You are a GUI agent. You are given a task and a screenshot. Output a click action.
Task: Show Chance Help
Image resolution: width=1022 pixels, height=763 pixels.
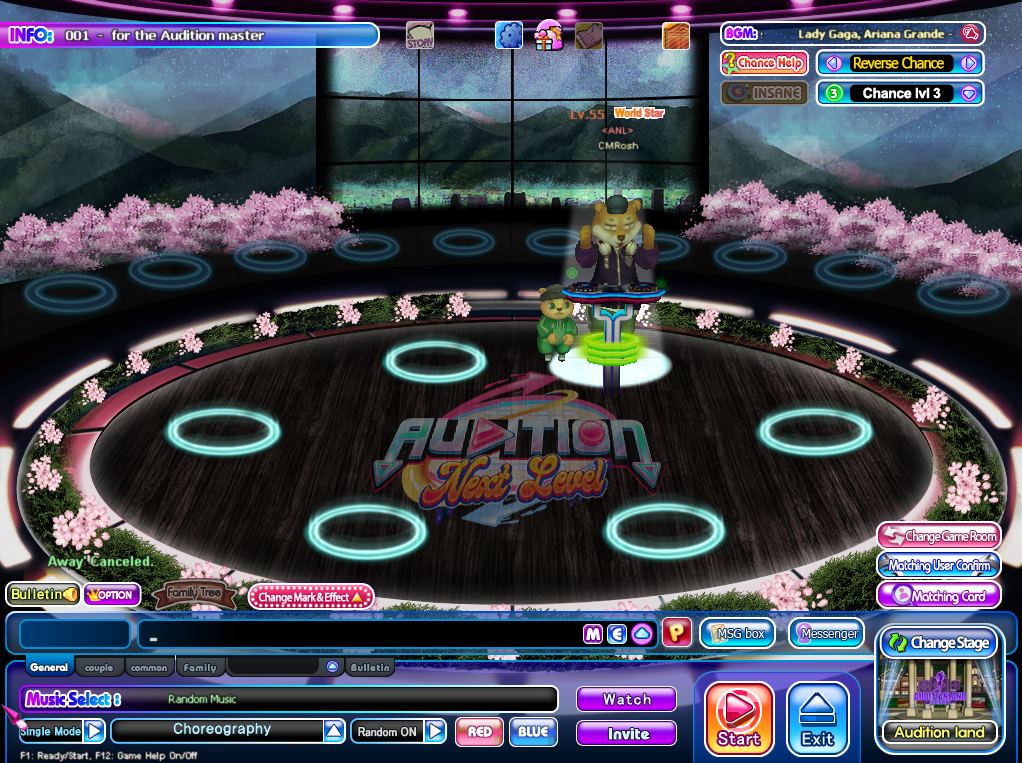tap(764, 63)
